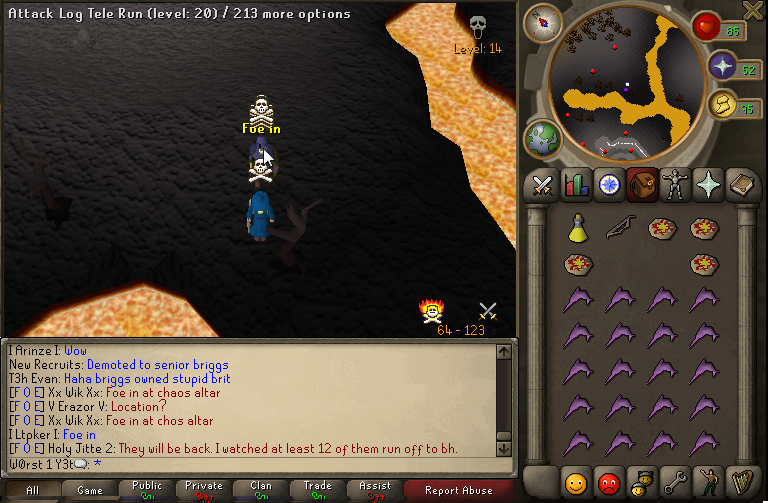The height and width of the screenshot is (503, 768).
Task: Open the music player harp tab
Action: click(740, 483)
